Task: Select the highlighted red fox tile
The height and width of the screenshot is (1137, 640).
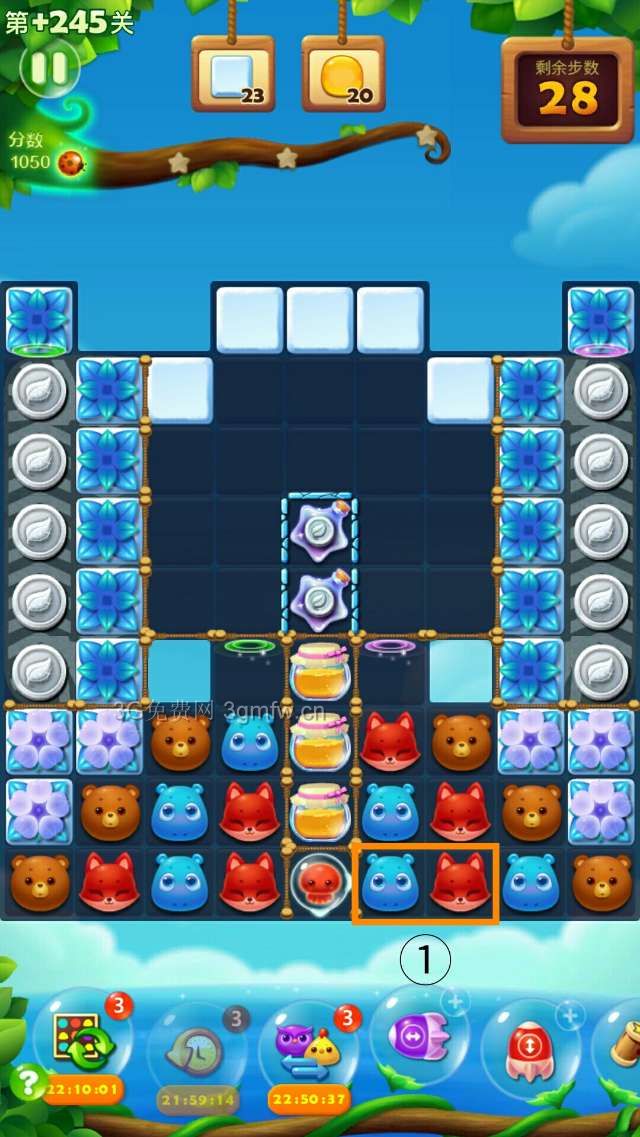Action: coord(460,883)
